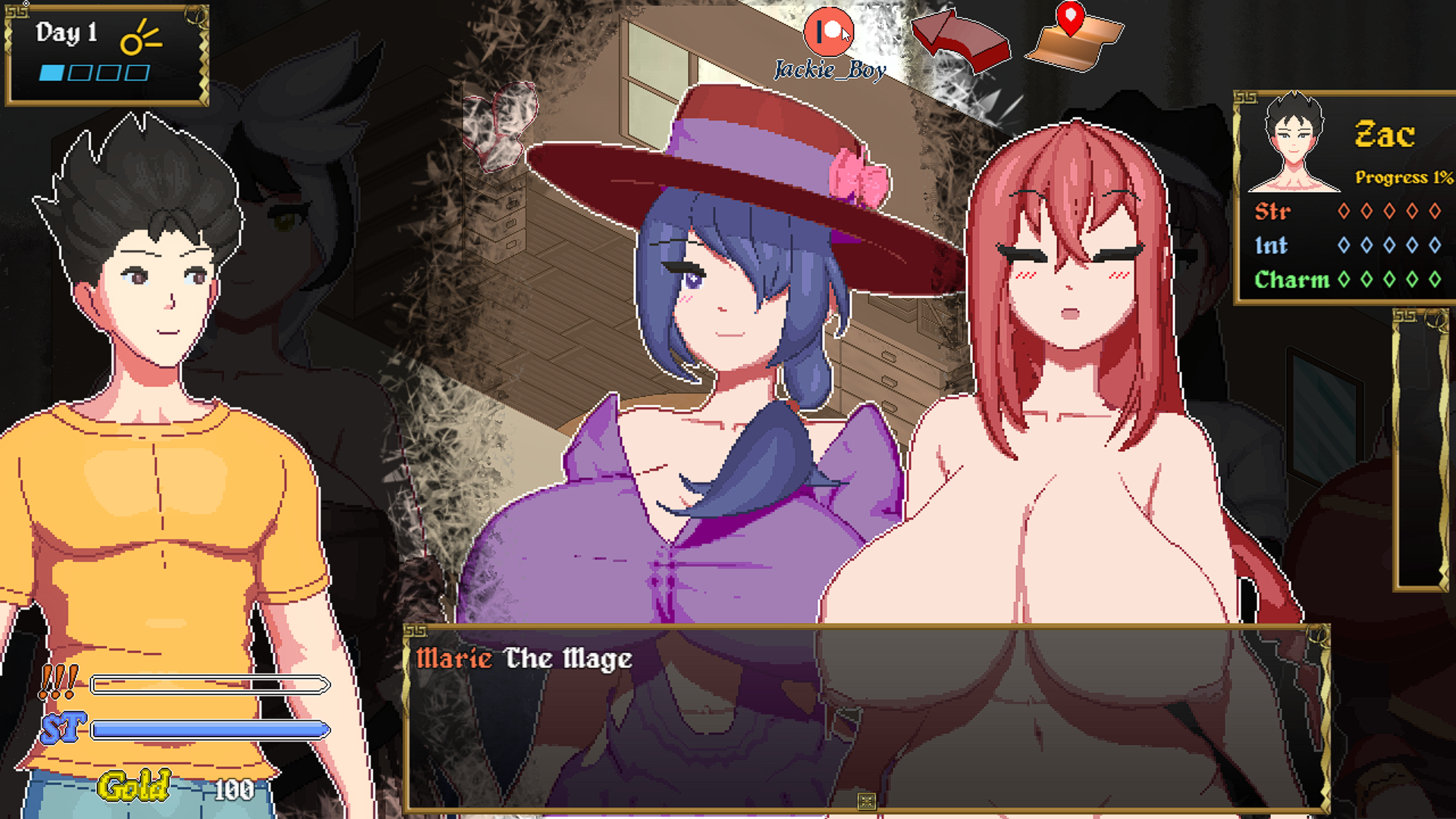Advance the Marie The Mage dialogue box
This screenshot has width=1456, height=819.
(866, 720)
